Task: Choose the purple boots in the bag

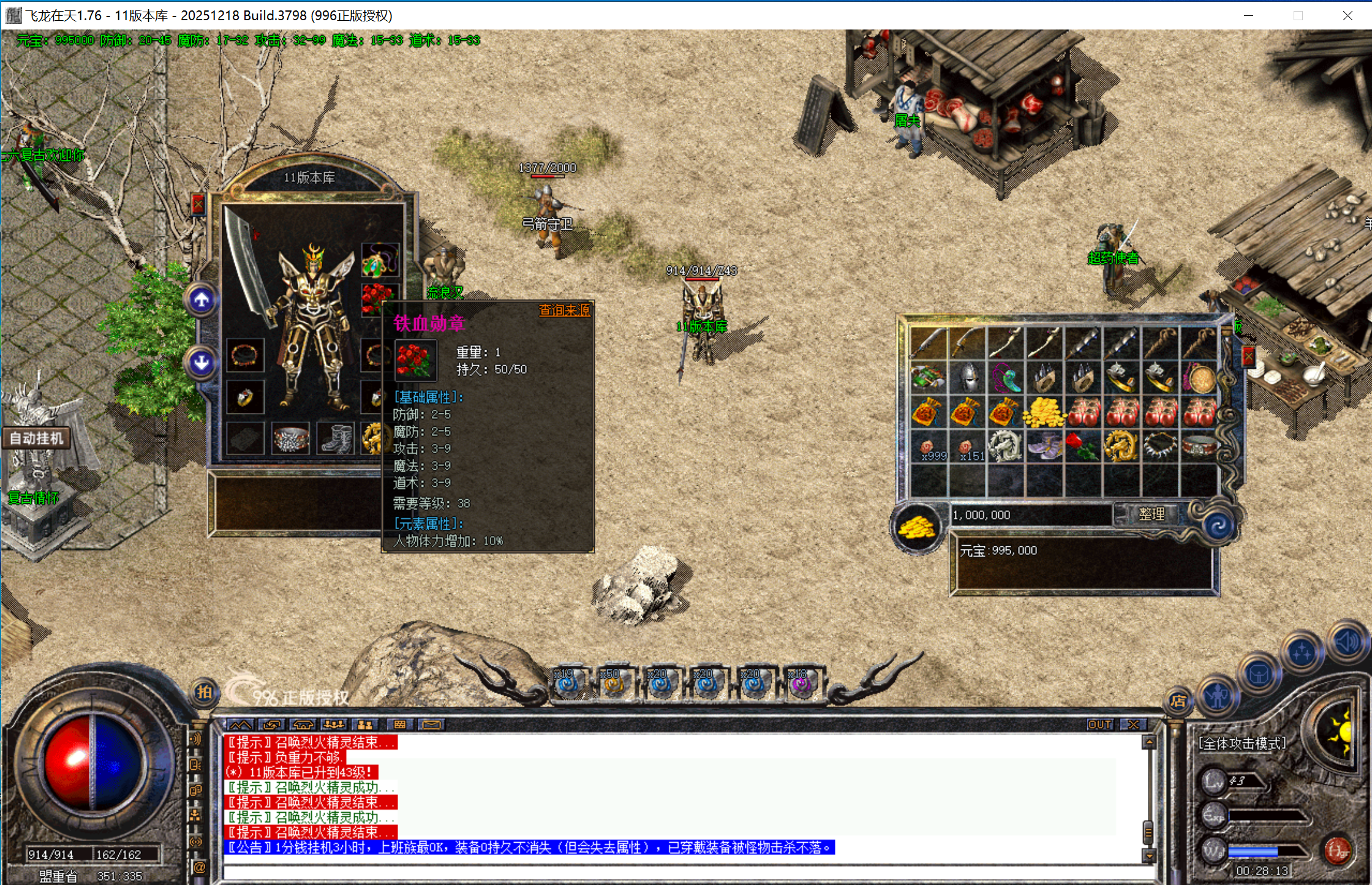Action: click(x=1045, y=446)
